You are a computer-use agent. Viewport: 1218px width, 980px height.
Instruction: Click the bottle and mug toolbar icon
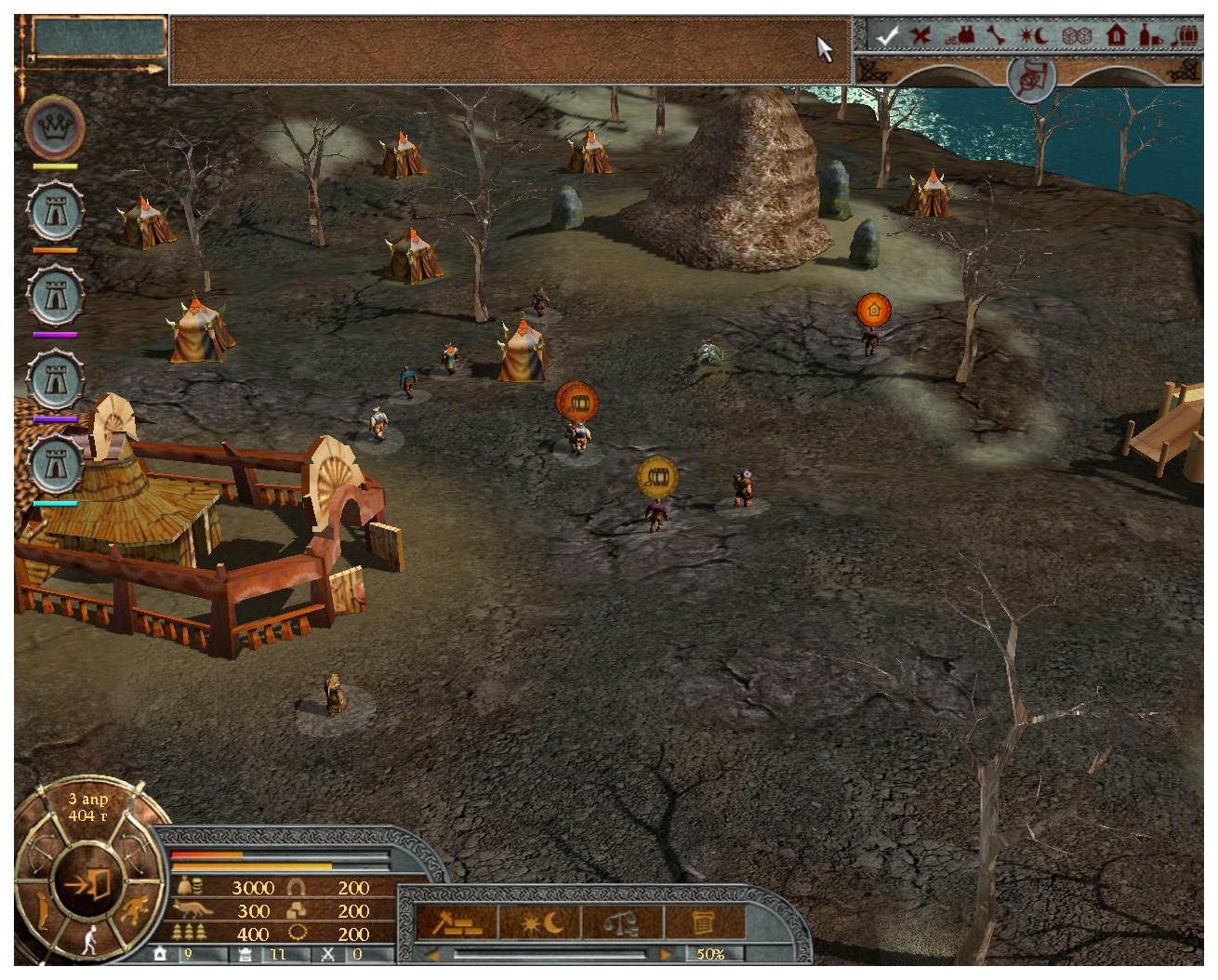tap(1151, 36)
